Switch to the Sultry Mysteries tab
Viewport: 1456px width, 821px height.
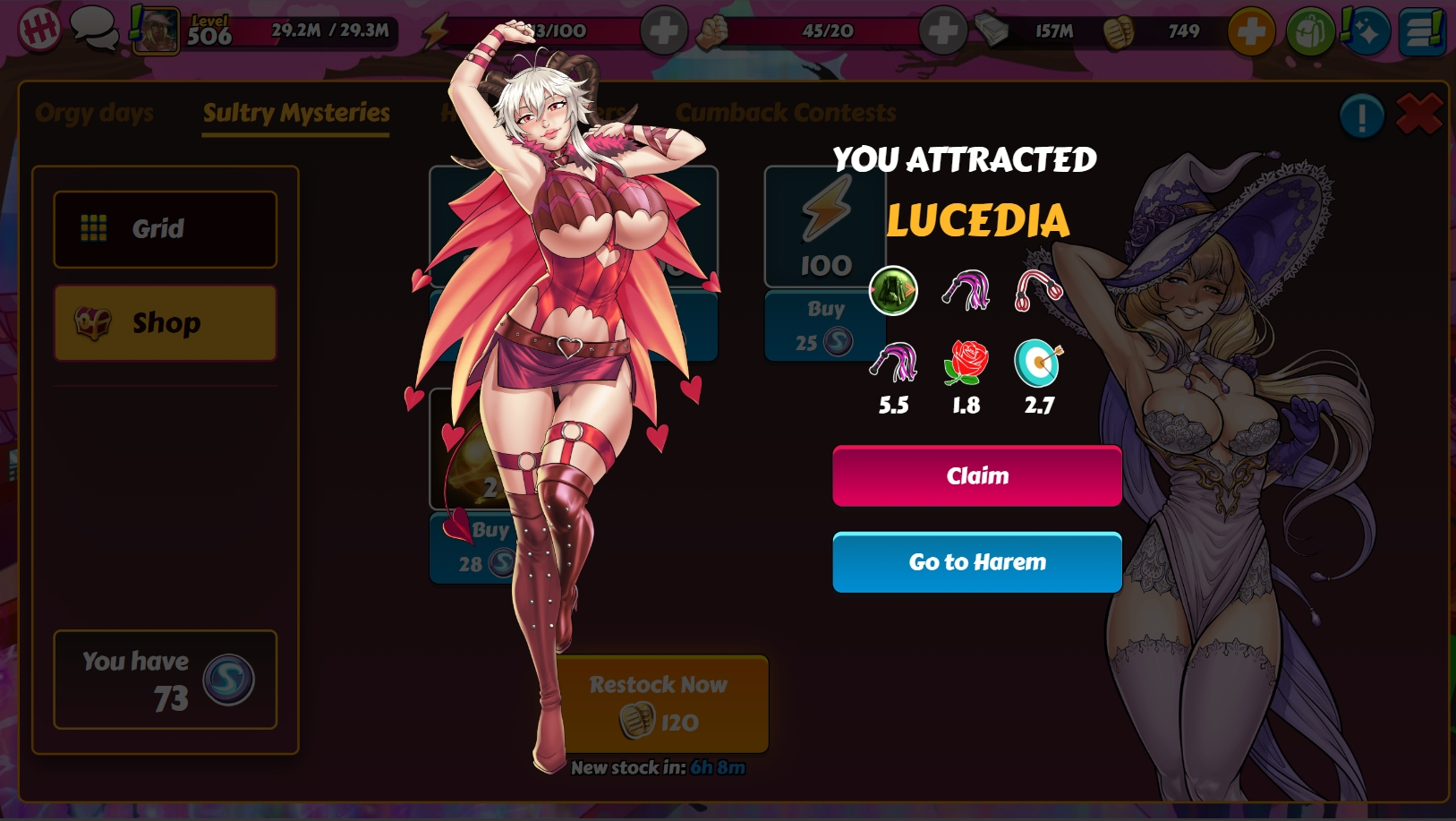(295, 113)
